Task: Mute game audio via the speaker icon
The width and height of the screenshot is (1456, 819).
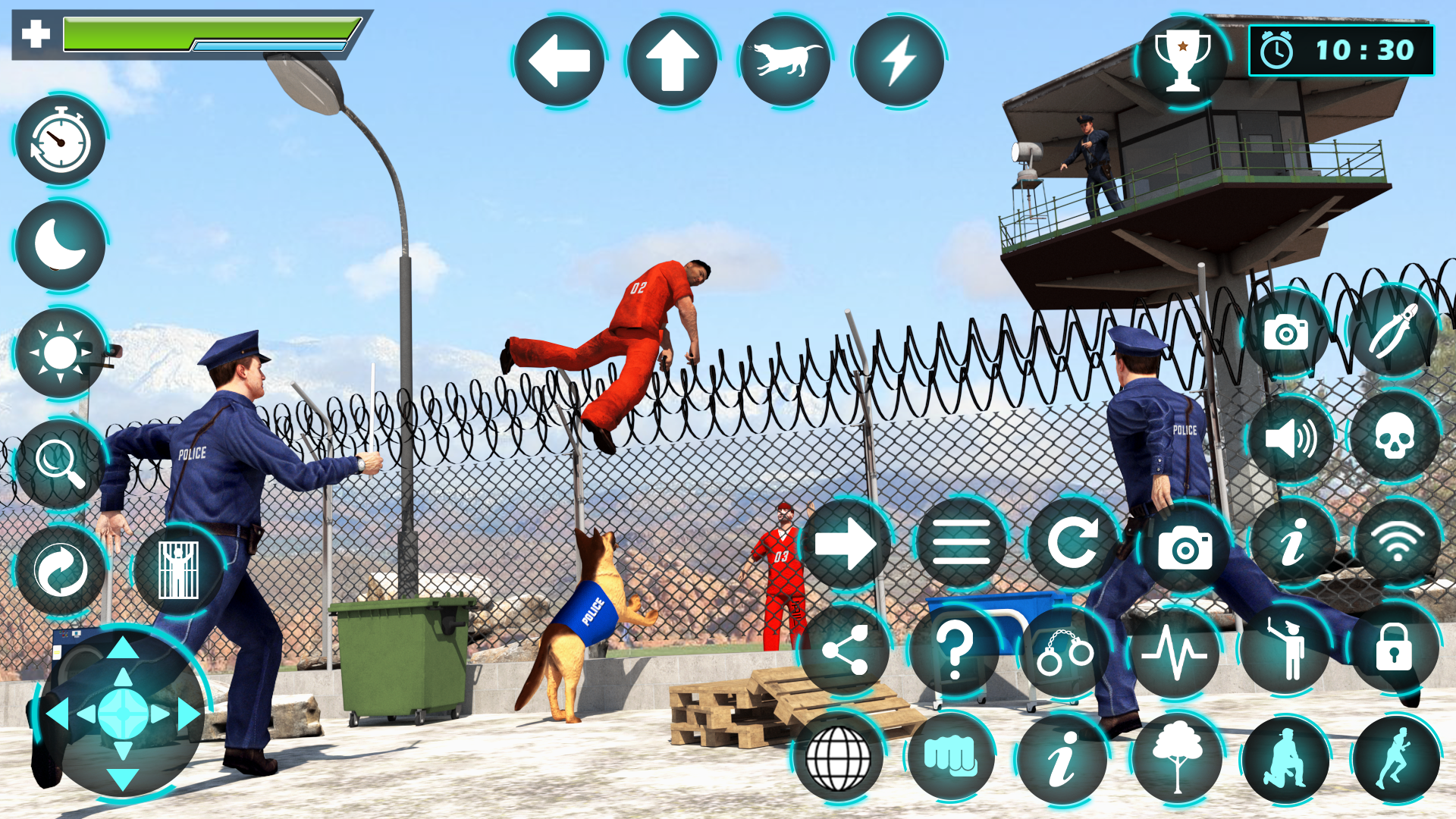Action: (1291, 438)
